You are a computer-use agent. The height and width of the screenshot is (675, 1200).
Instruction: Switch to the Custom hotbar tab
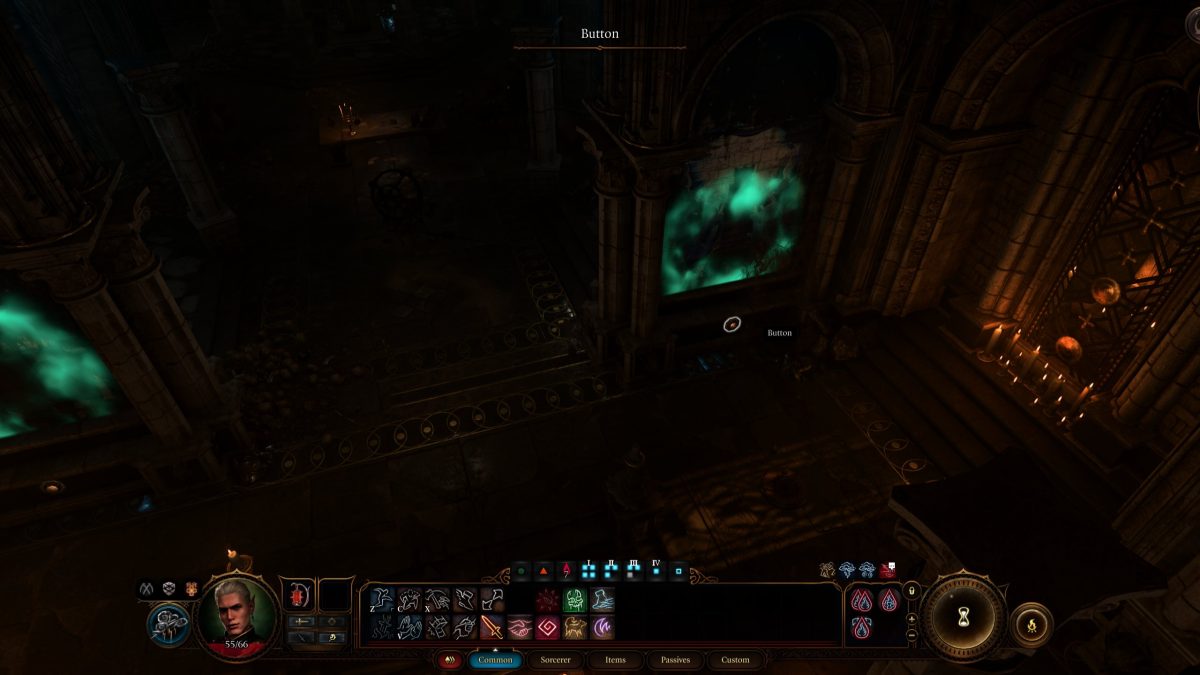tap(735, 660)
